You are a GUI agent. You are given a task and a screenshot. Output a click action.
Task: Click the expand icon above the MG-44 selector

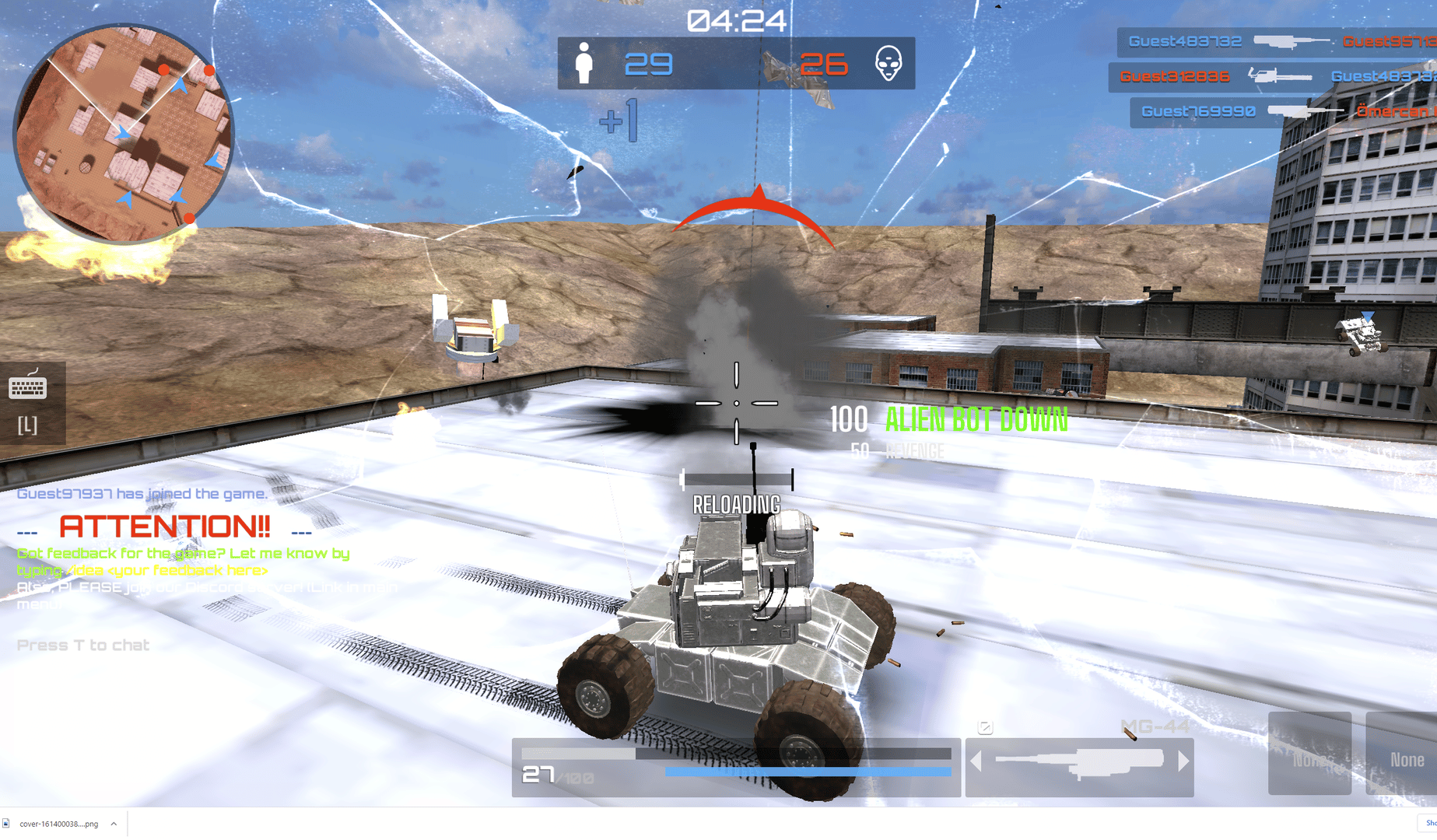(987, 726)
